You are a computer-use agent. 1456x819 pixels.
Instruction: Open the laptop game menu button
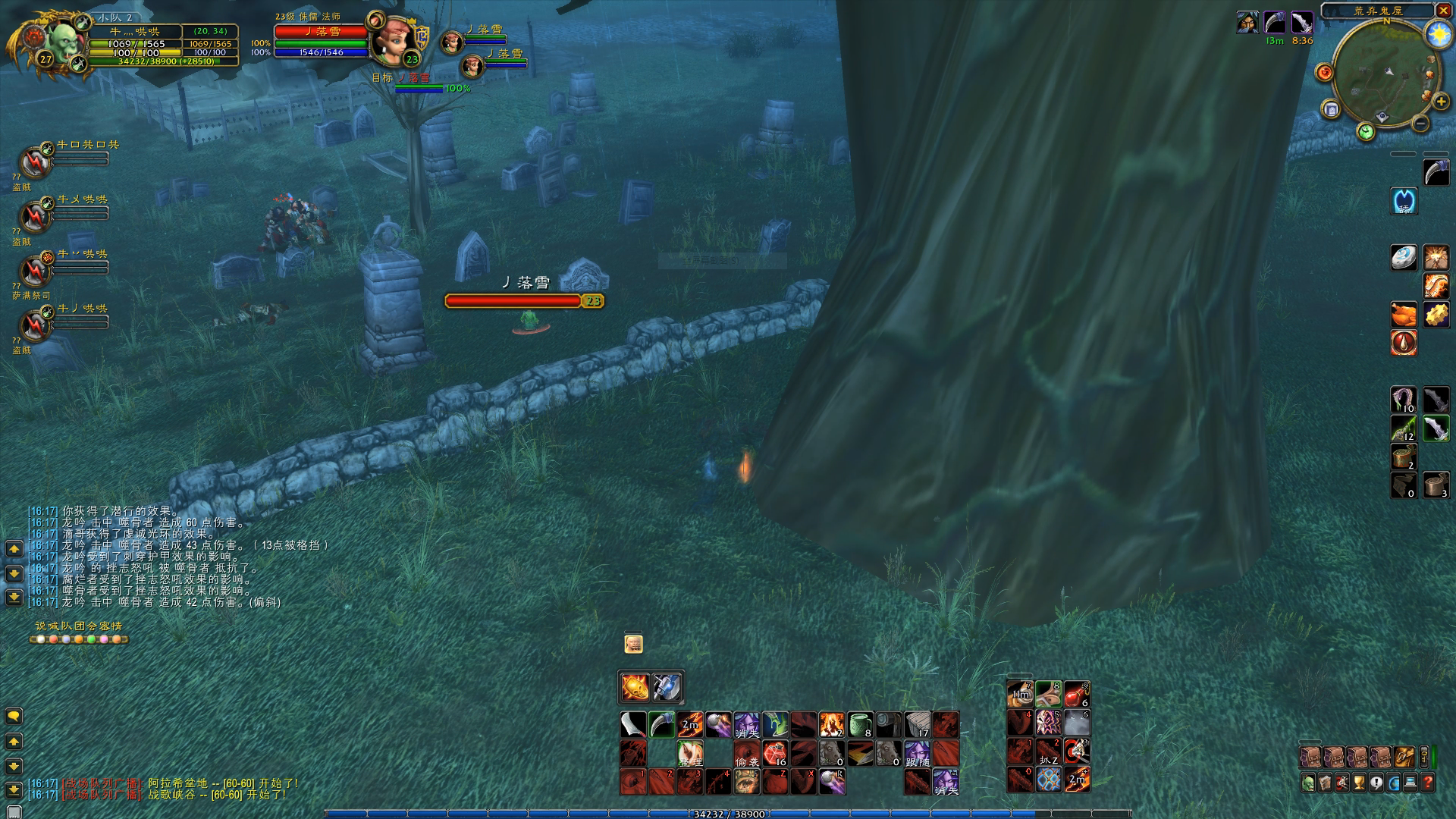(x=1411, y=783)
